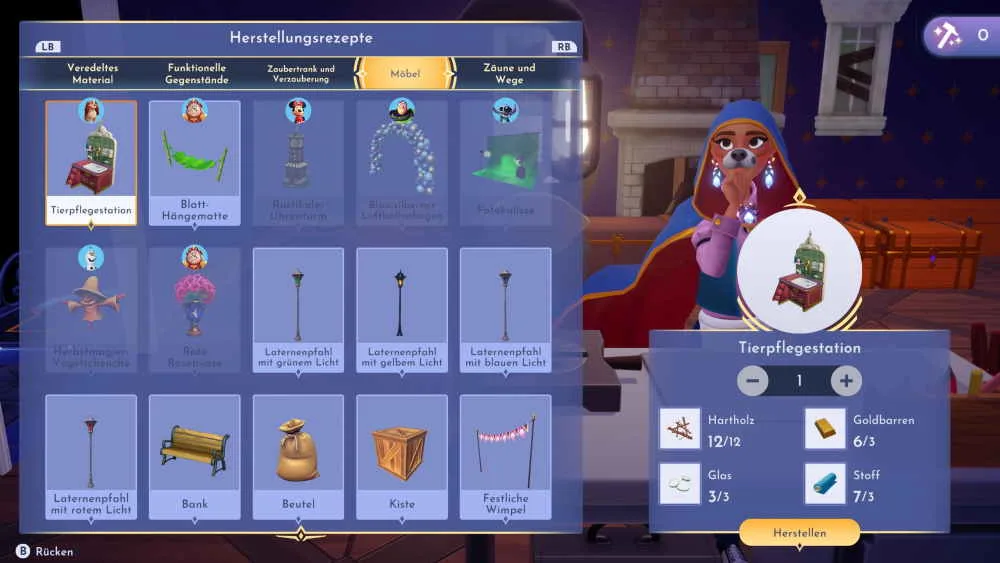Select the Rustikaler Uhrenturm recipe
This screenshot has height=563, width=1000.
tap(298, 162)
